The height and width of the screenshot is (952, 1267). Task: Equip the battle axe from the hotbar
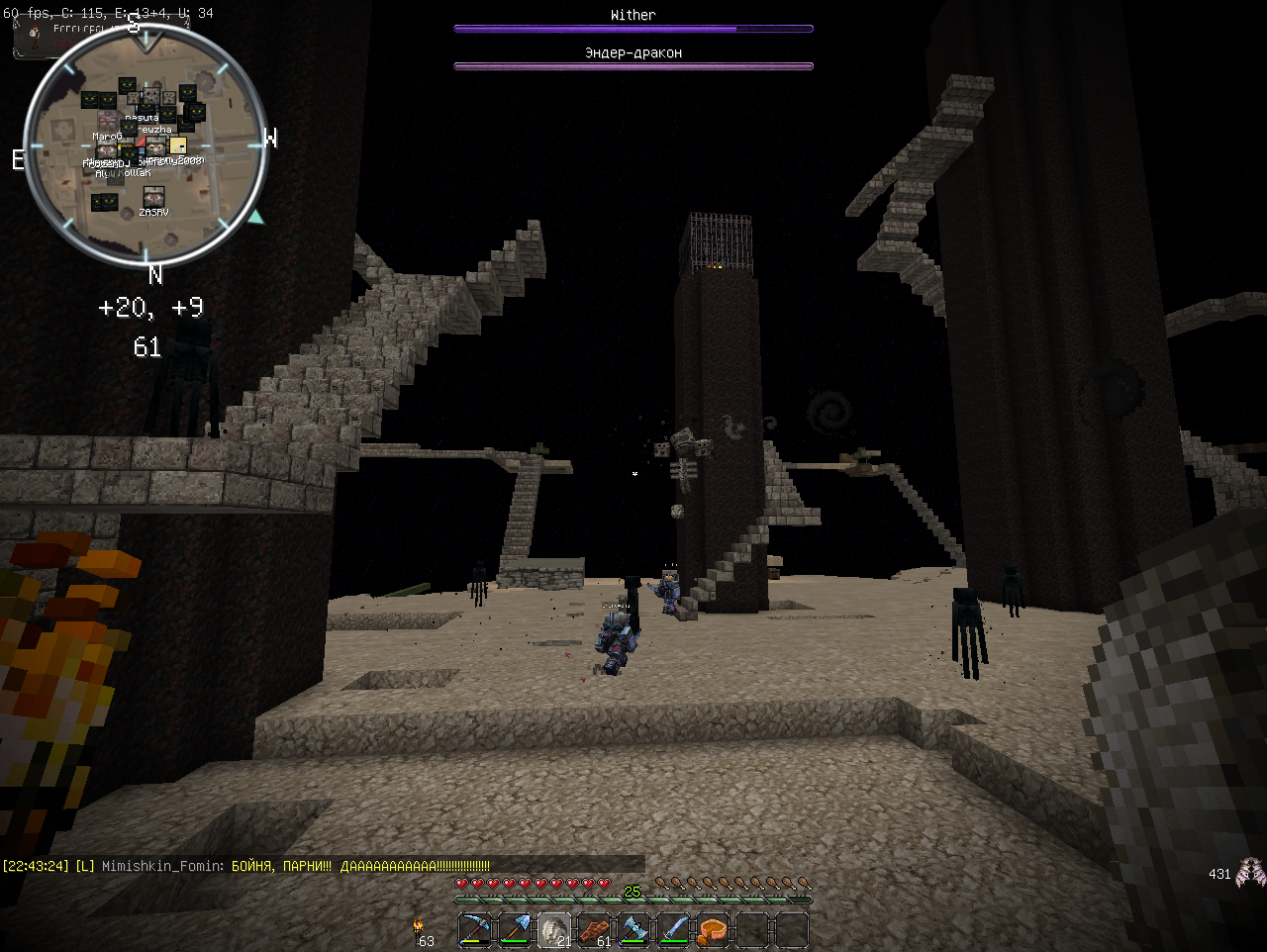[x=633, y=930]
